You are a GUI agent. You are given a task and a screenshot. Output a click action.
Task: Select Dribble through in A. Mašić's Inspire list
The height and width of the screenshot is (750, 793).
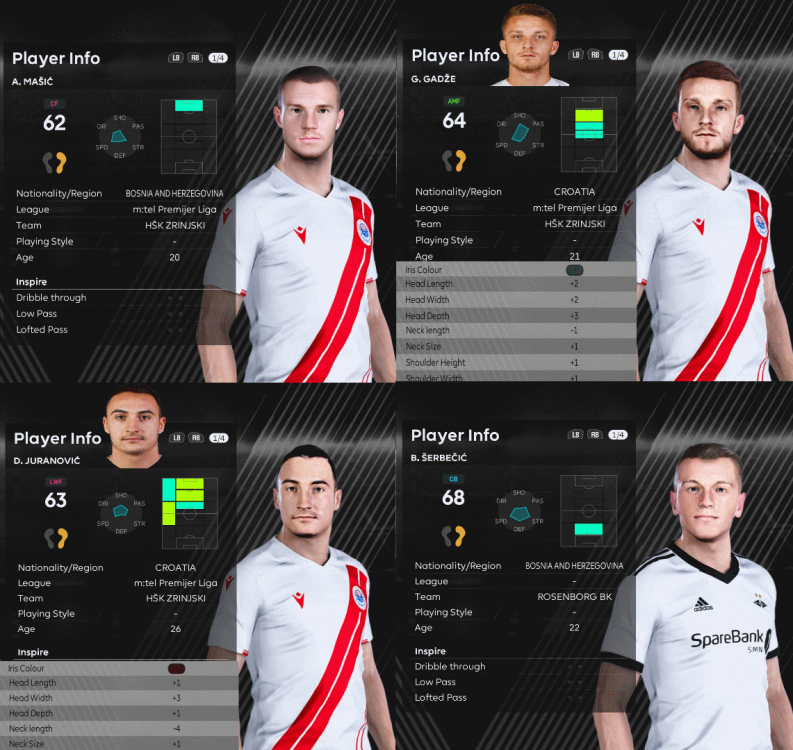51,298
